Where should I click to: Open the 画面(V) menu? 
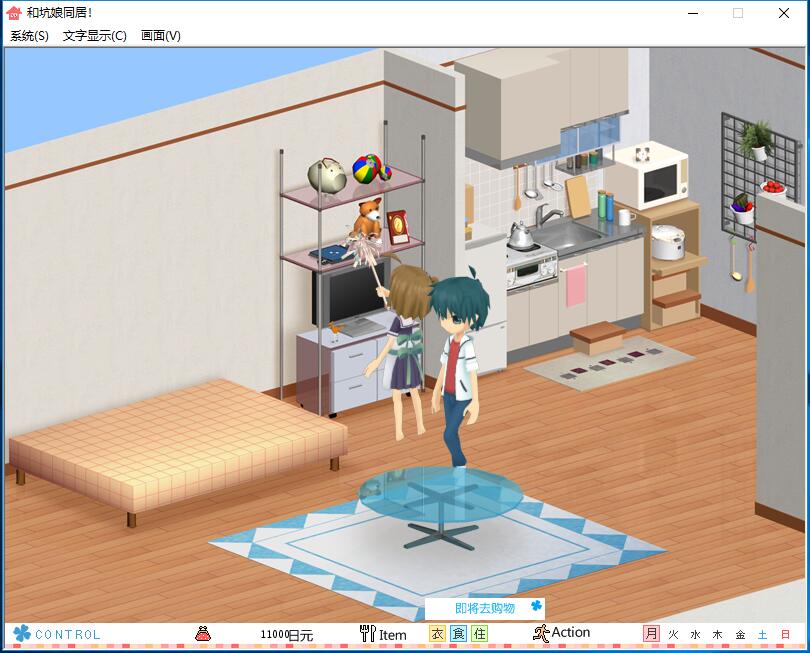tap(161, 36)
